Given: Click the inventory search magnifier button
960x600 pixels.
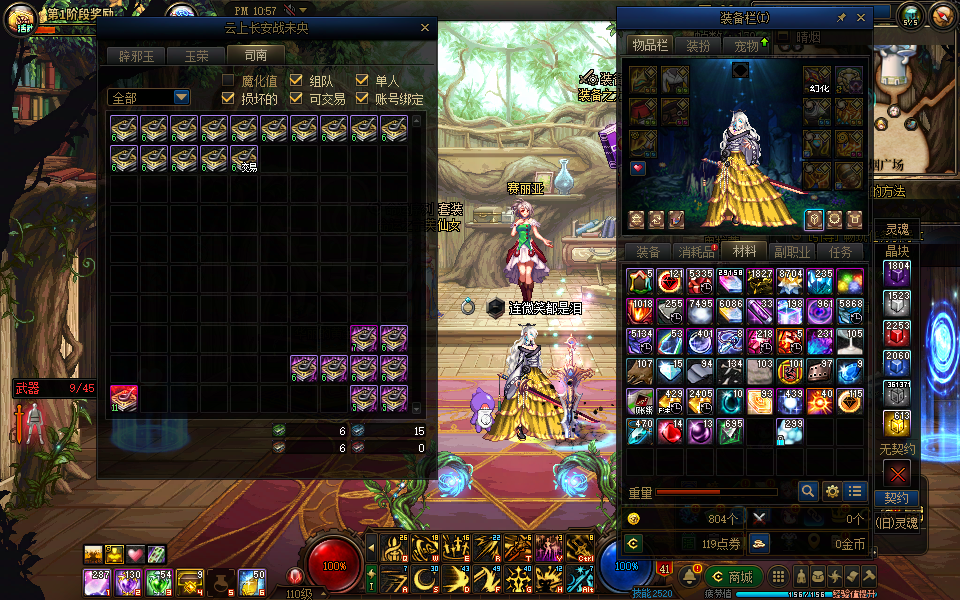Looking at the screenshot, I should [x=808, y=491].
